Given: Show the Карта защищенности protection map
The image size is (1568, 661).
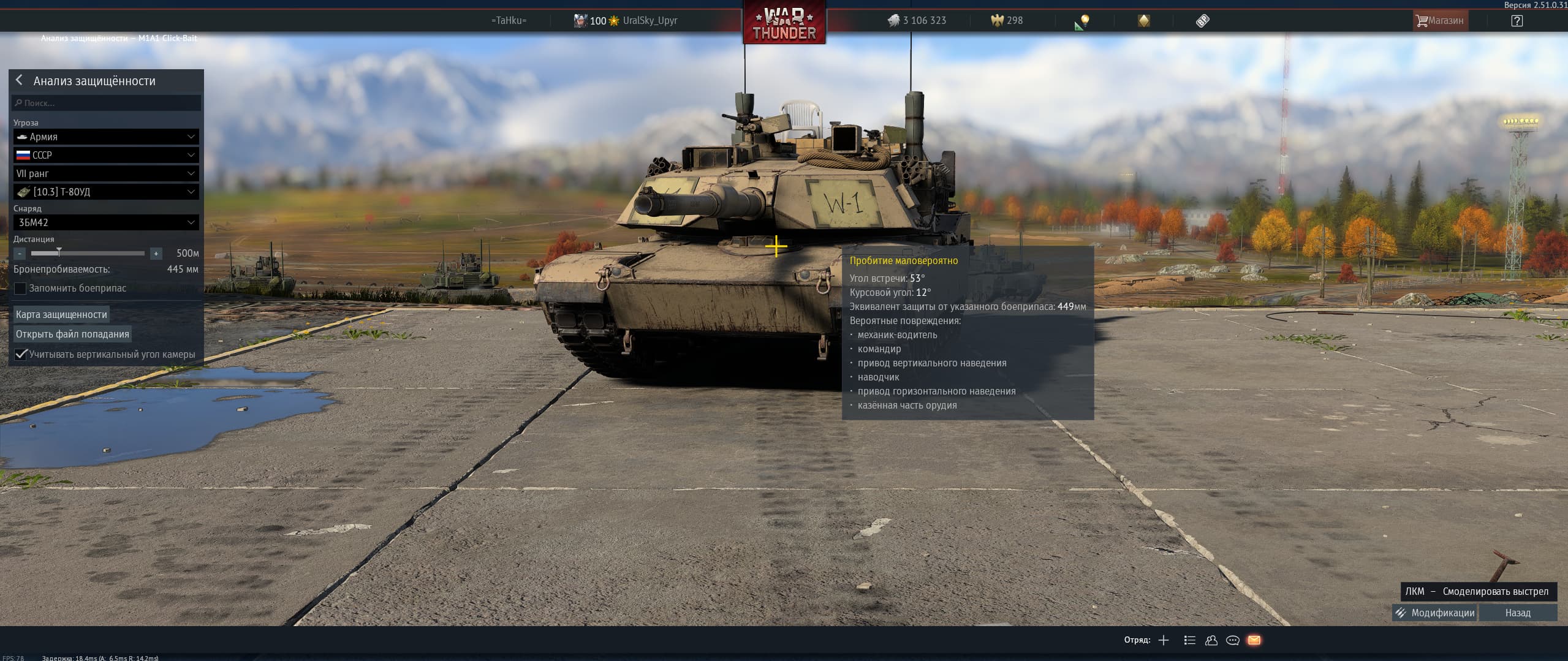Looking at the screenshot, I should pos(61,314).
